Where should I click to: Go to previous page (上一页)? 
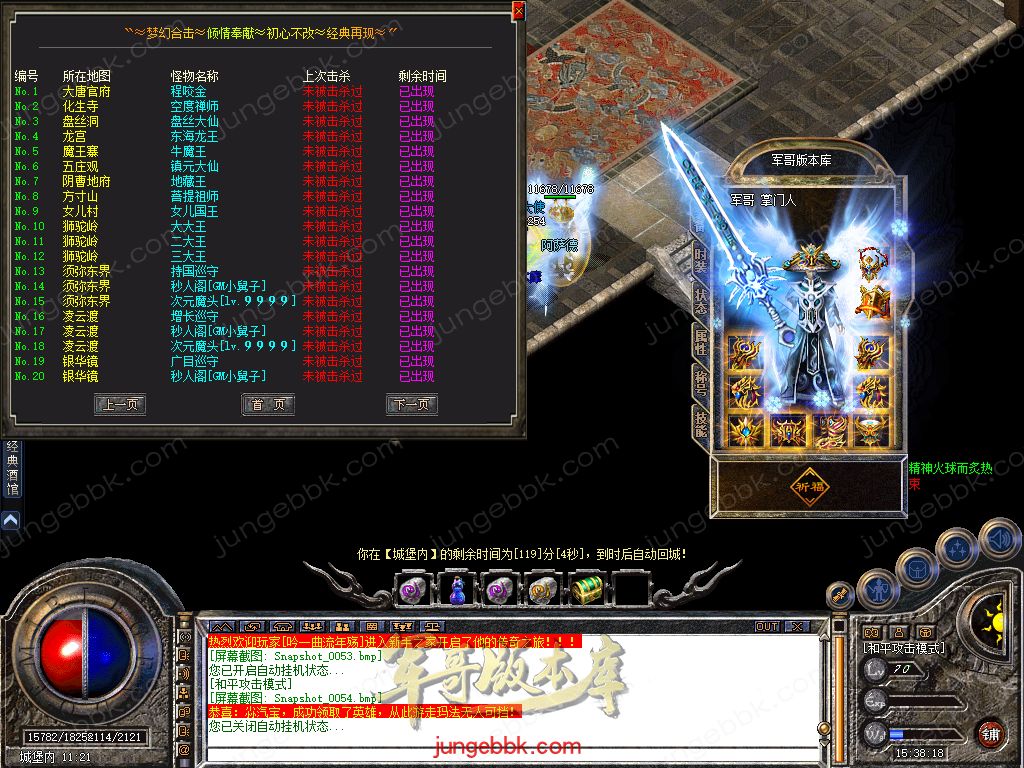(120, 404)
